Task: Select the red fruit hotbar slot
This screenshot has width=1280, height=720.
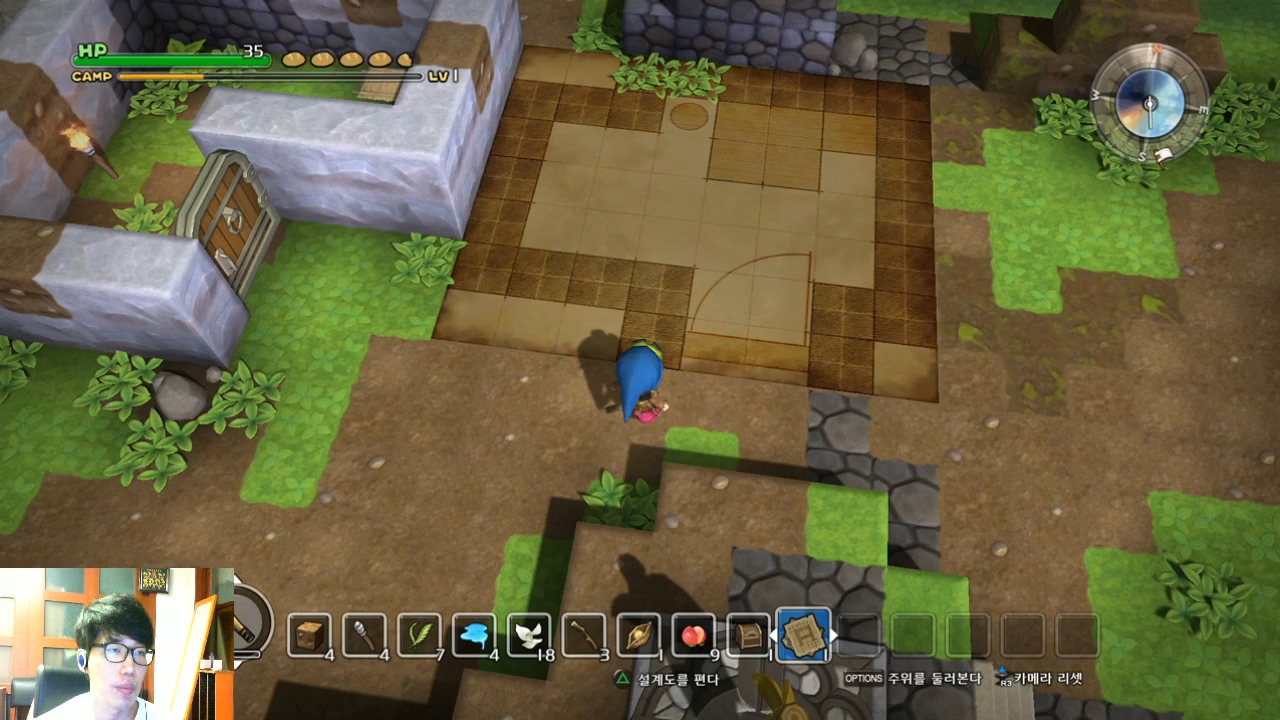Action: (694, 635)
